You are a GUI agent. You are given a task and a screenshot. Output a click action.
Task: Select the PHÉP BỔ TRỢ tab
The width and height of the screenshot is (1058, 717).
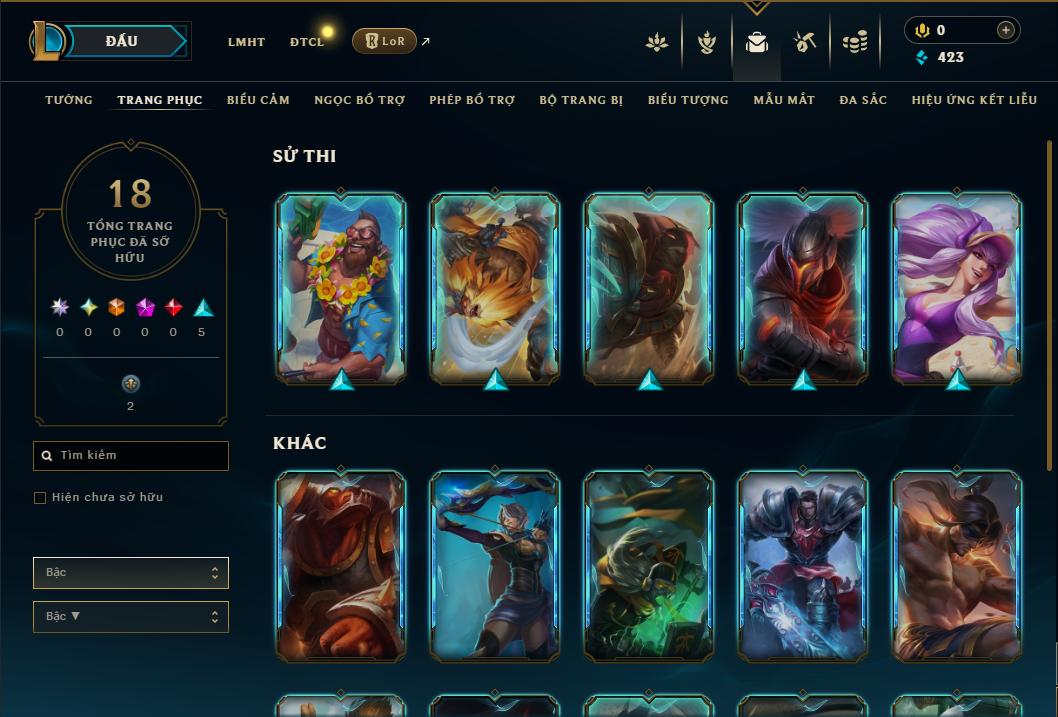[472, 100]
